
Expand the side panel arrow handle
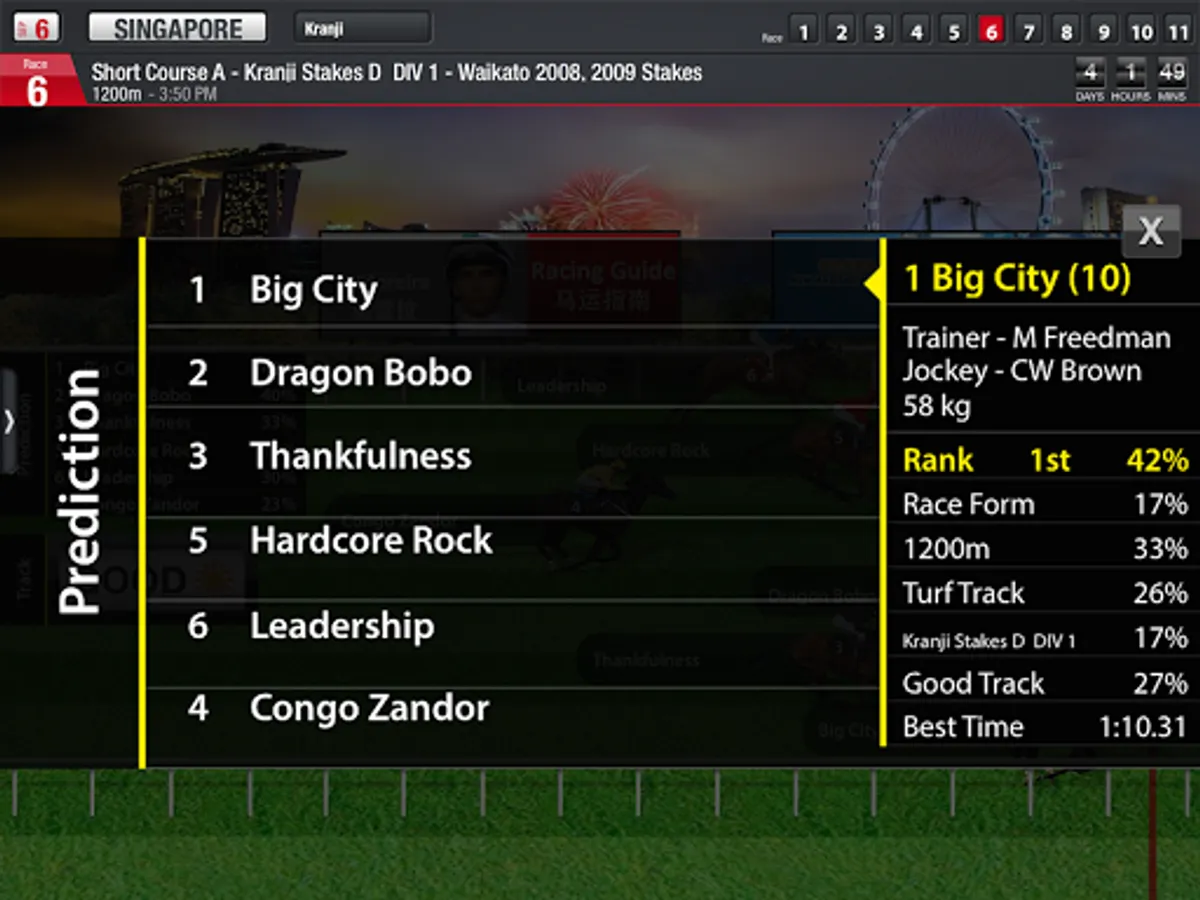(x=9, y=421)
